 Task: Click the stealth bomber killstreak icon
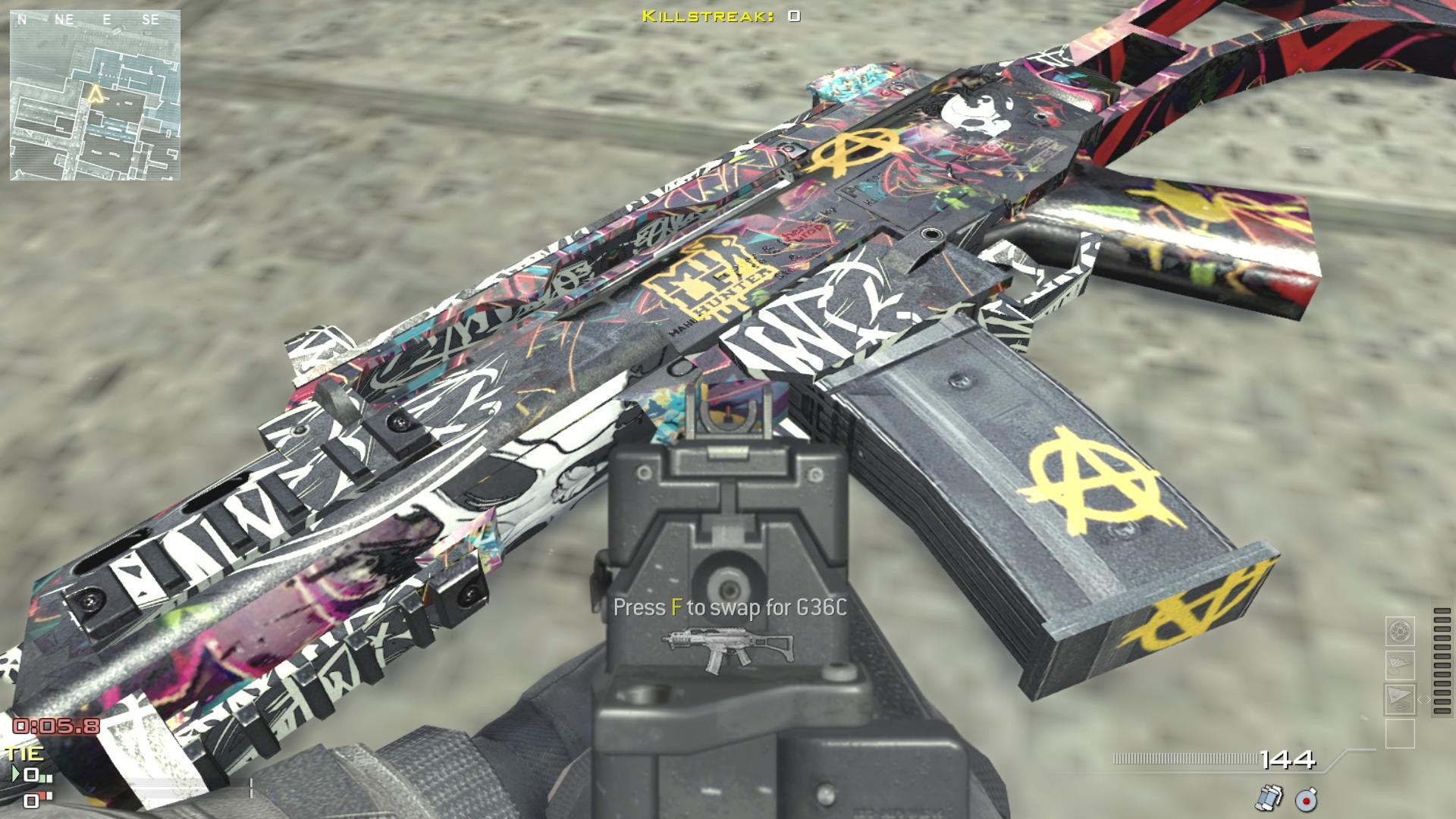point(1400,699)
